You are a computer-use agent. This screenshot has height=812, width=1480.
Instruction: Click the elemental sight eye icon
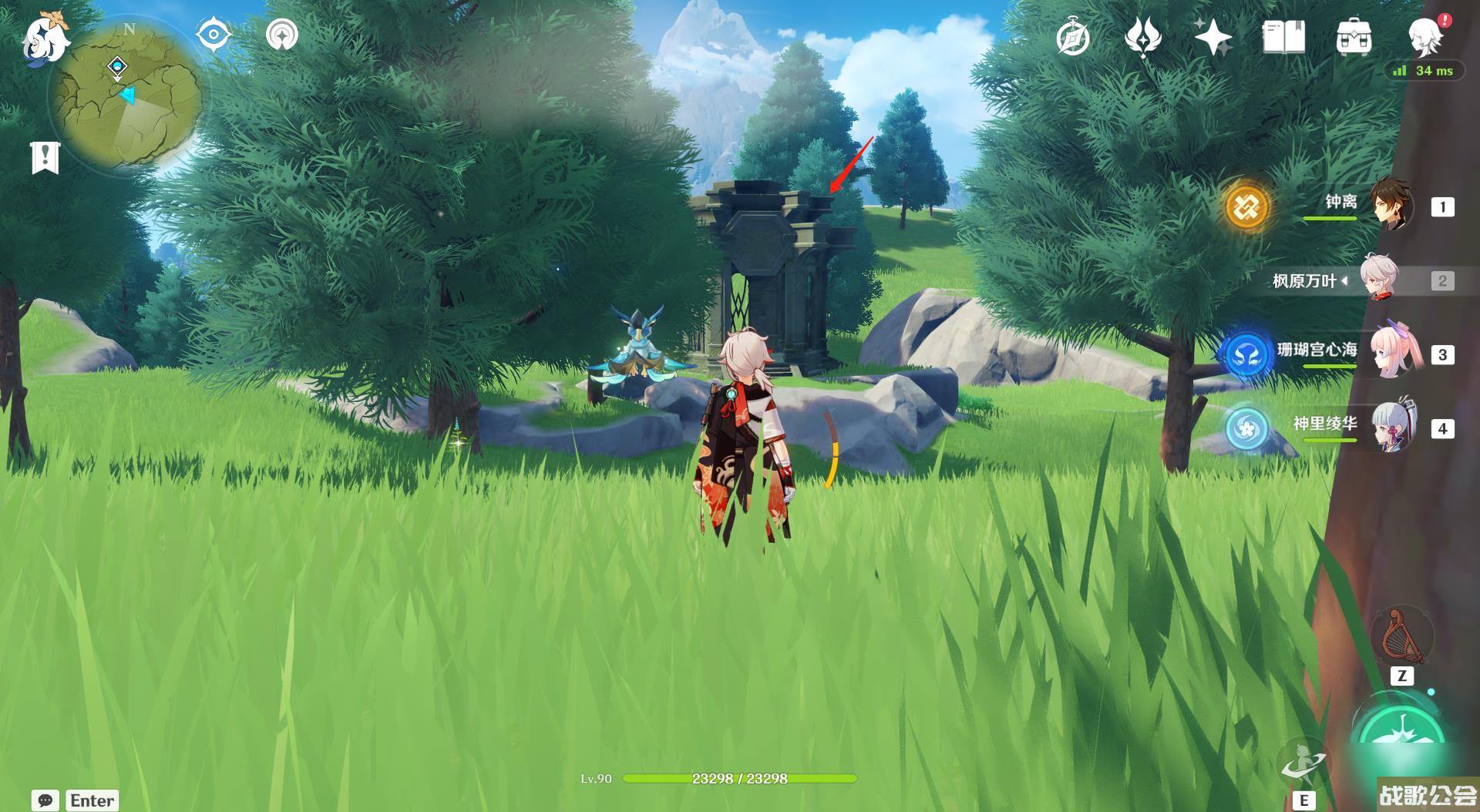[x=214, y=35]
